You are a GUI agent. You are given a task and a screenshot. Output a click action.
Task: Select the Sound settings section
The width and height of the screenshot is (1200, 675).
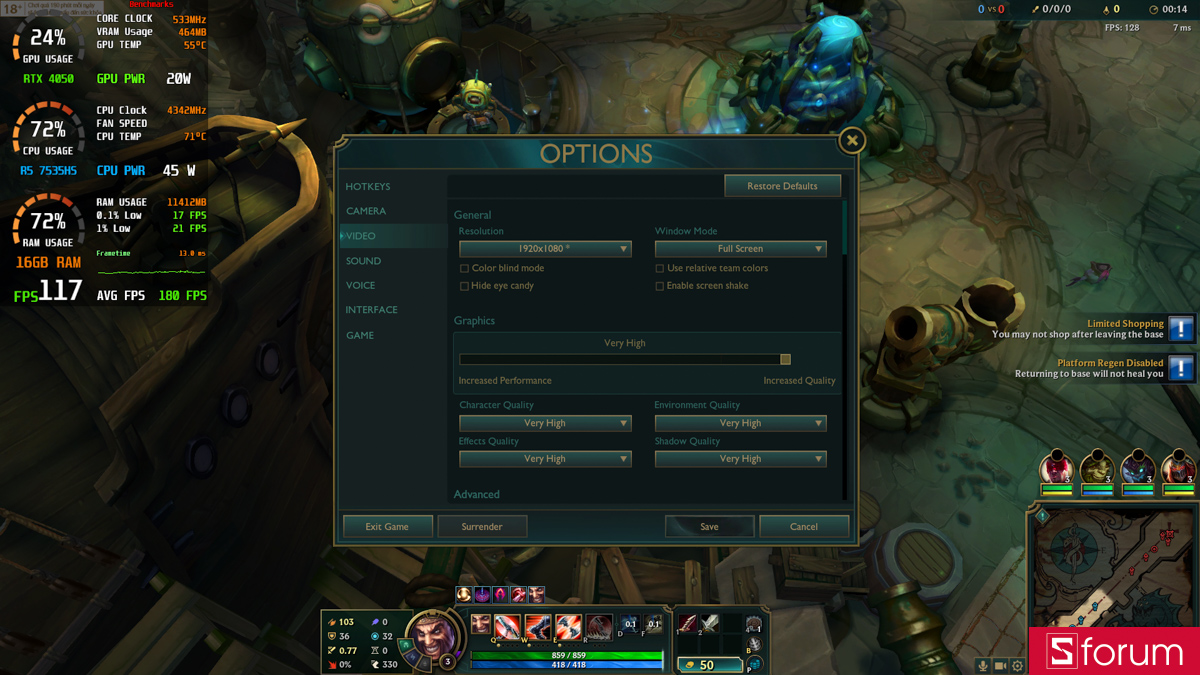[363, 261]
